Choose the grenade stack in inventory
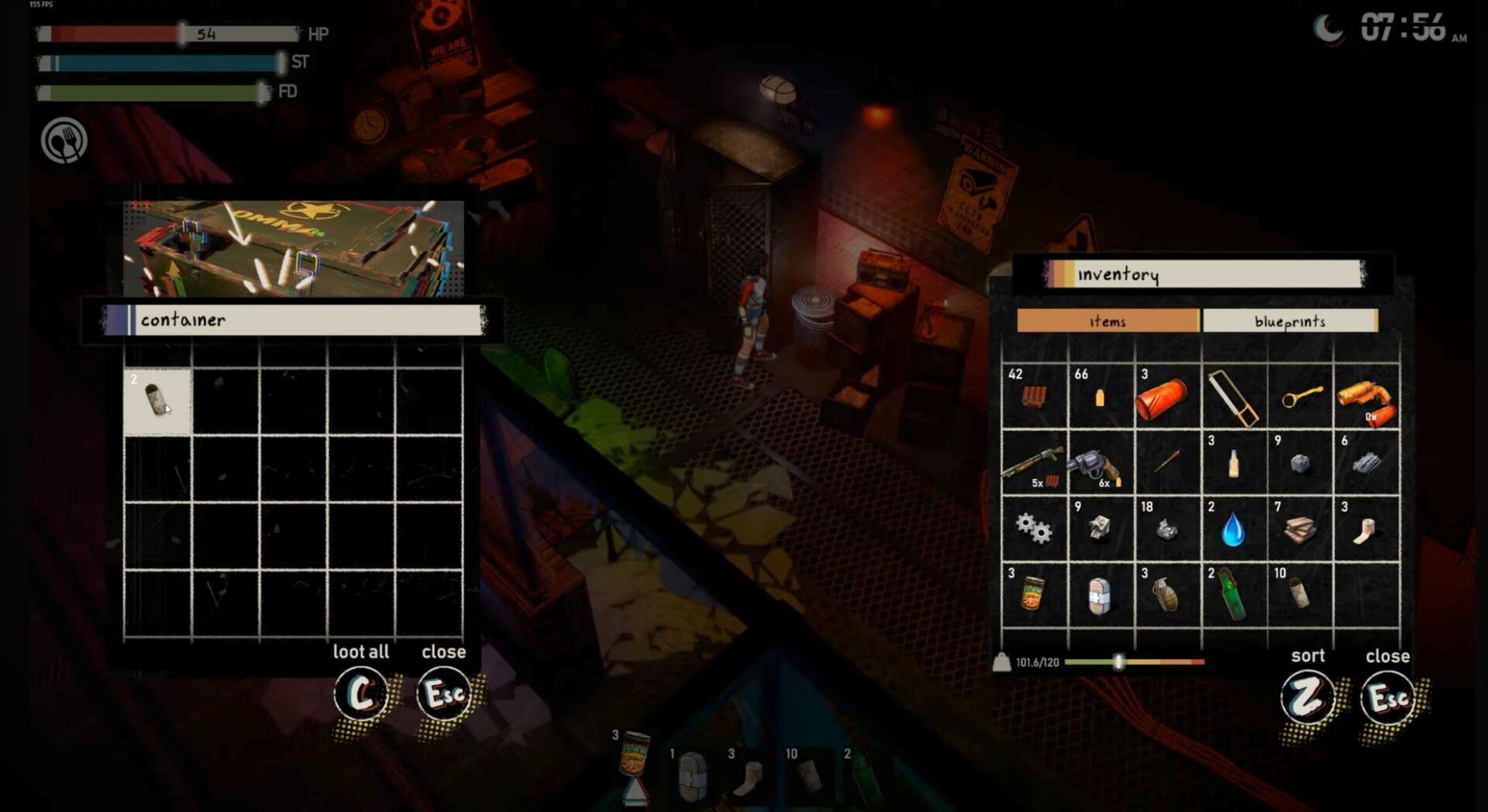 [1167, 596]
